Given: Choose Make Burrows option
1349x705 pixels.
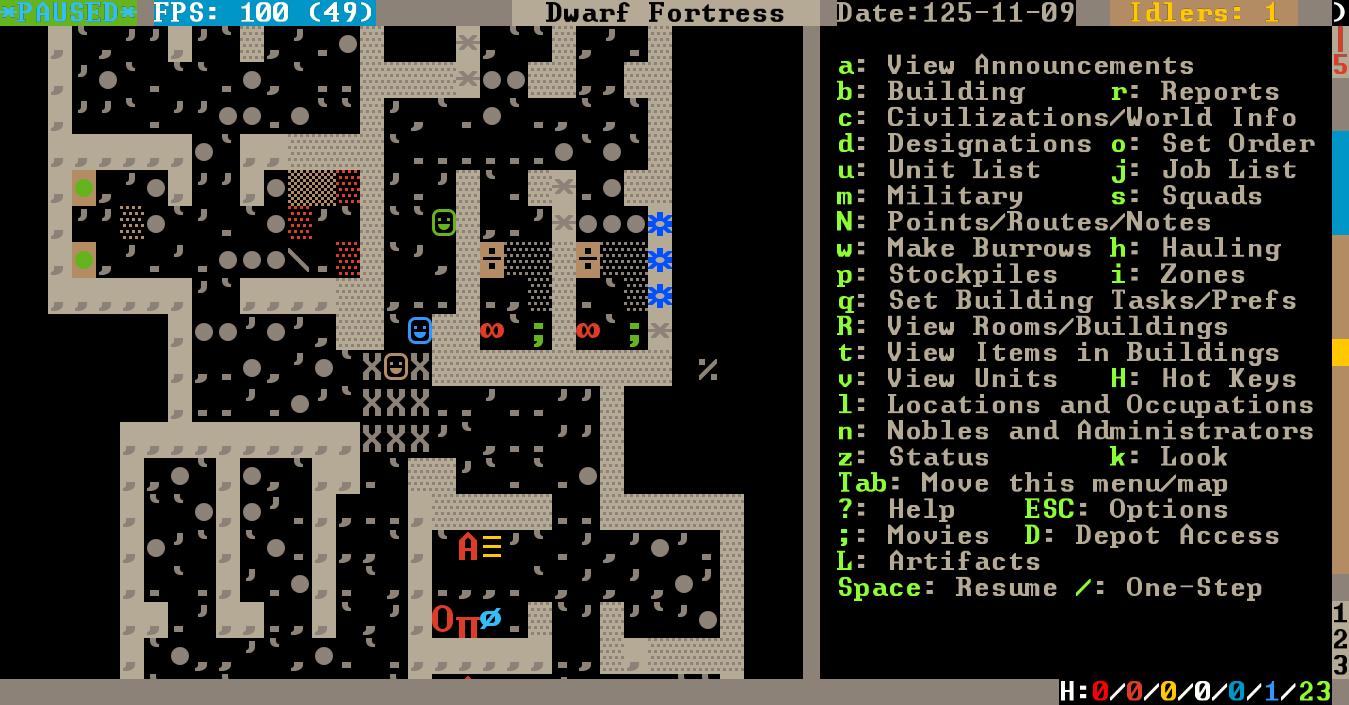Looking at the screenshot, I should click(989, 248).
